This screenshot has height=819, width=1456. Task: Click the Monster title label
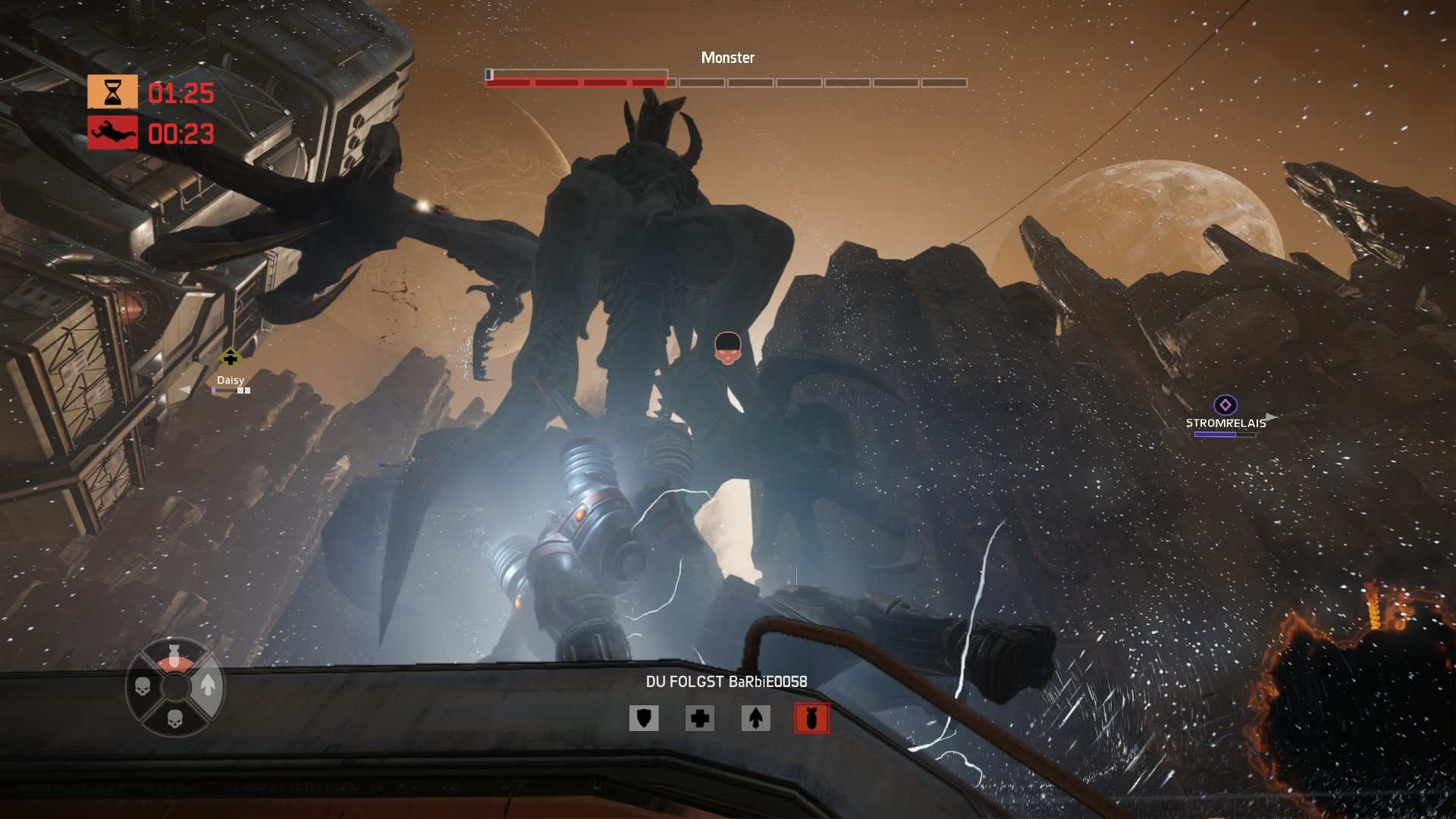(x=728, y=56)
